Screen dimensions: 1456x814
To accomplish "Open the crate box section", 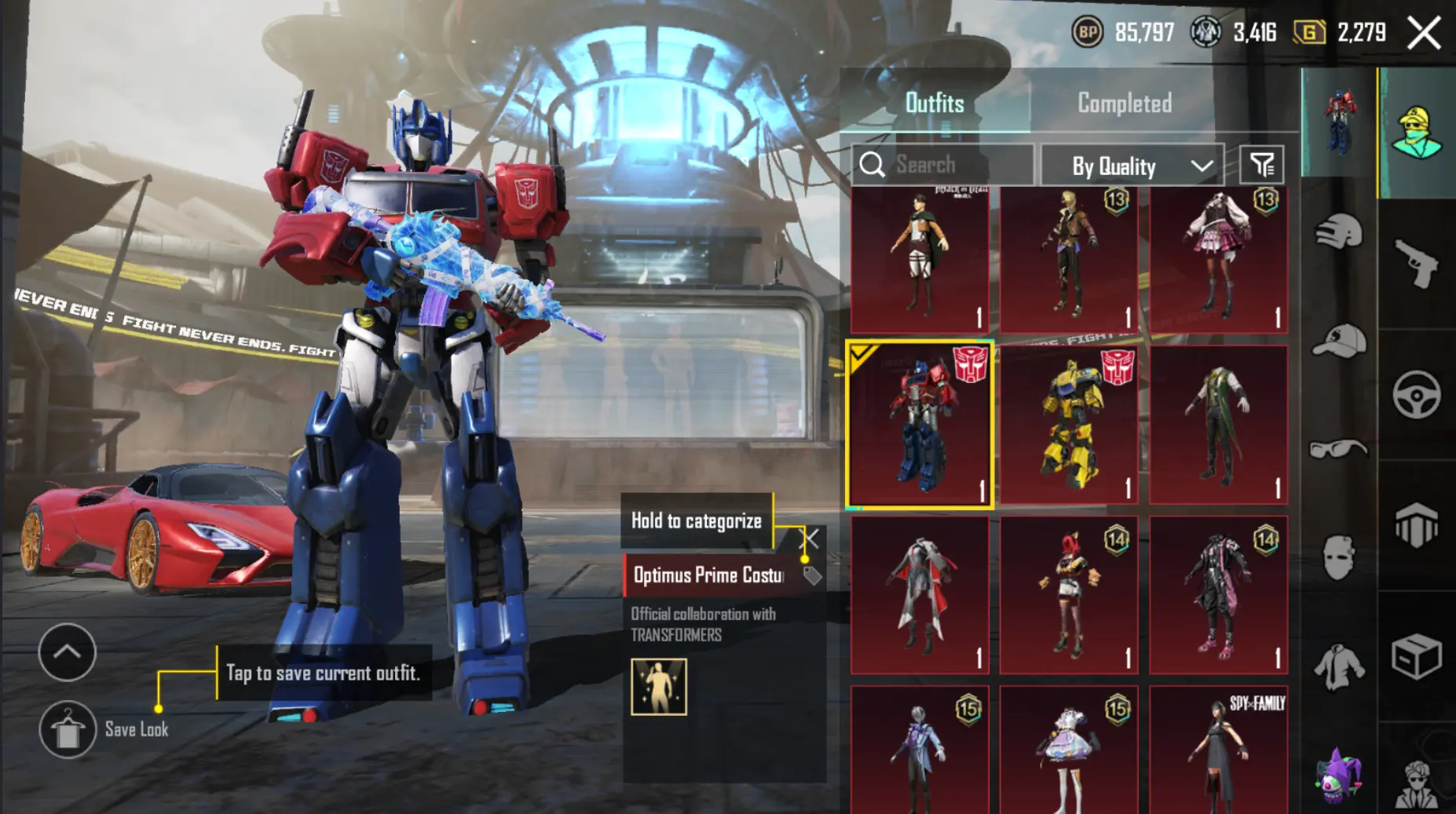I will pyautogui.click(x=1417, y=656).
